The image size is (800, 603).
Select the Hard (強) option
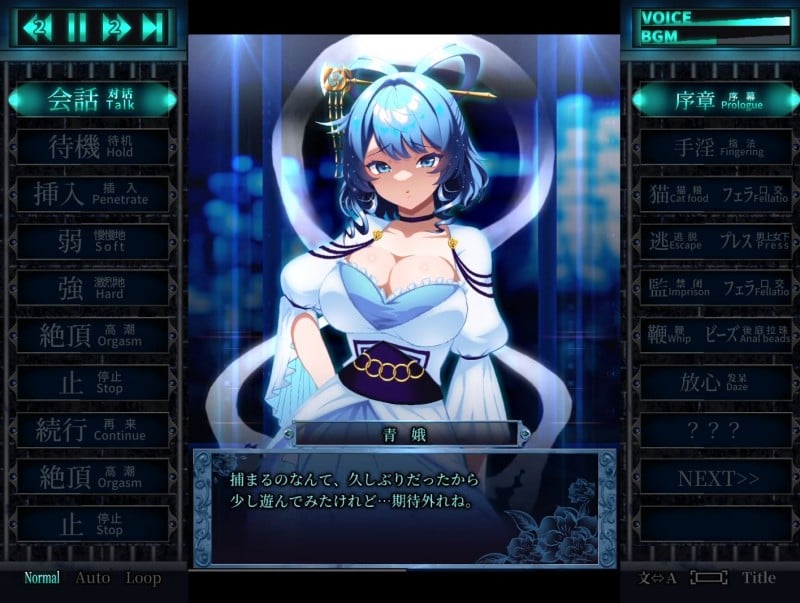click(x=93, y=289)
